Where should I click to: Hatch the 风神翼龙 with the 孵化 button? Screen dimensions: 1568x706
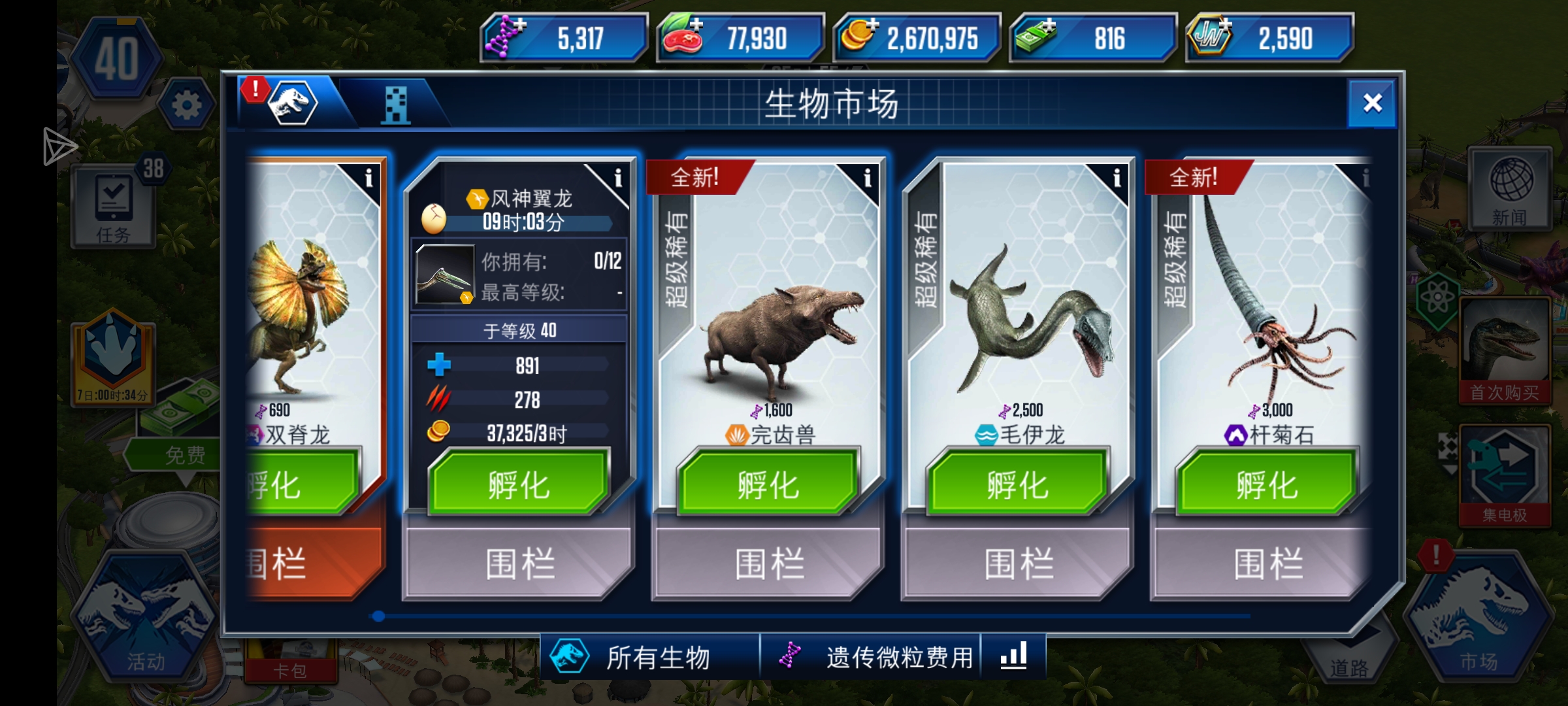pyautogui.click(x=519, y=484)
